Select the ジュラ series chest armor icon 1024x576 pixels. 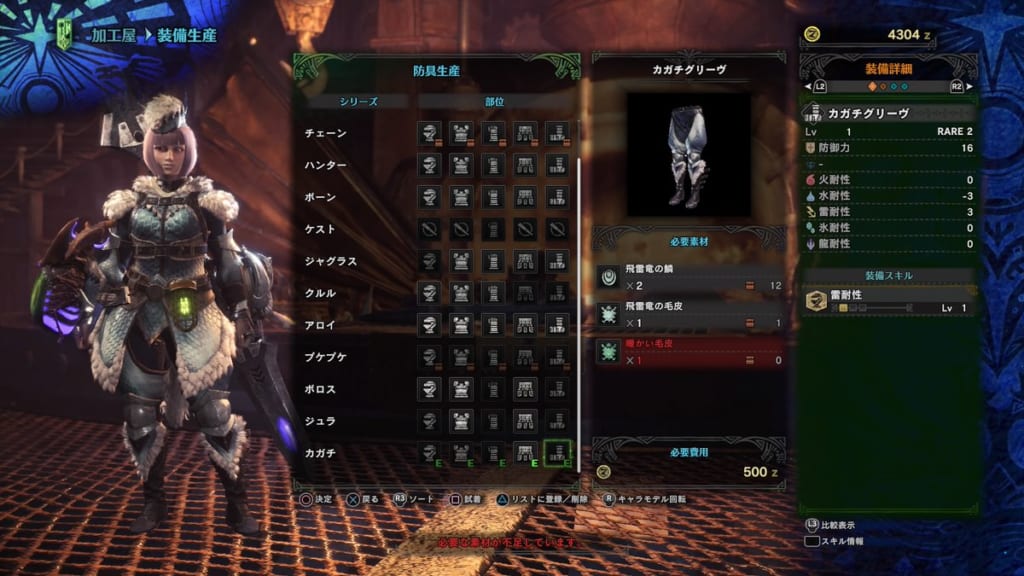tap(461, 421)
